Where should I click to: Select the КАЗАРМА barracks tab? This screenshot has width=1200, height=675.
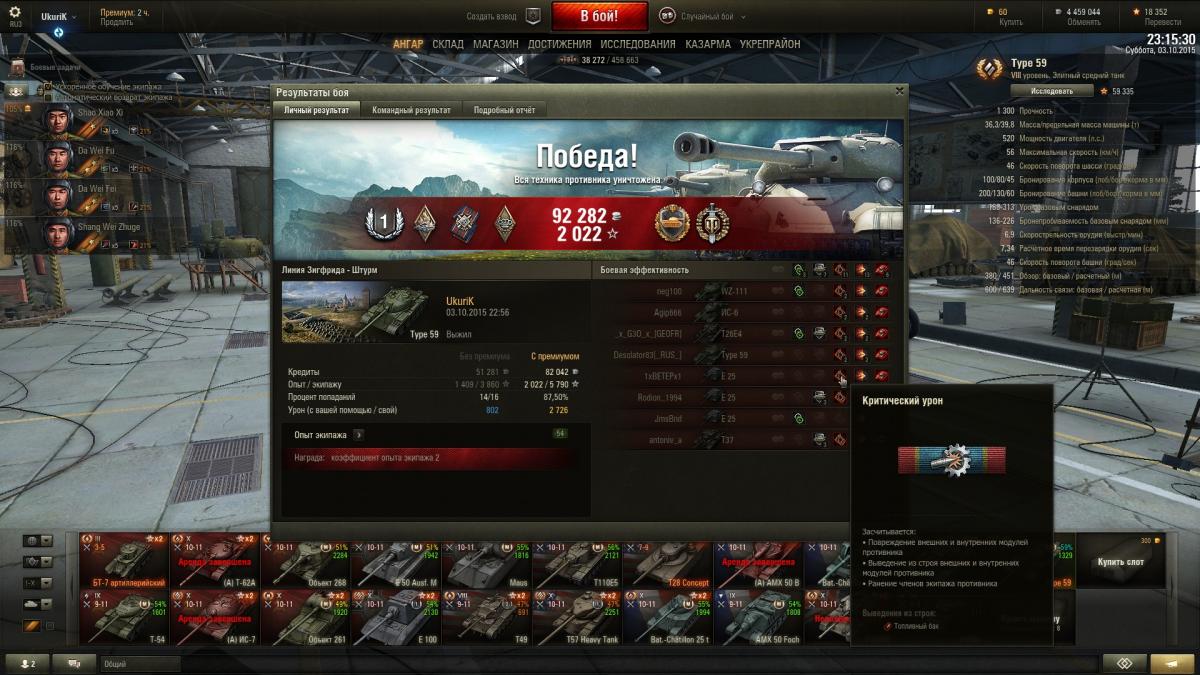tap(707, 44)
